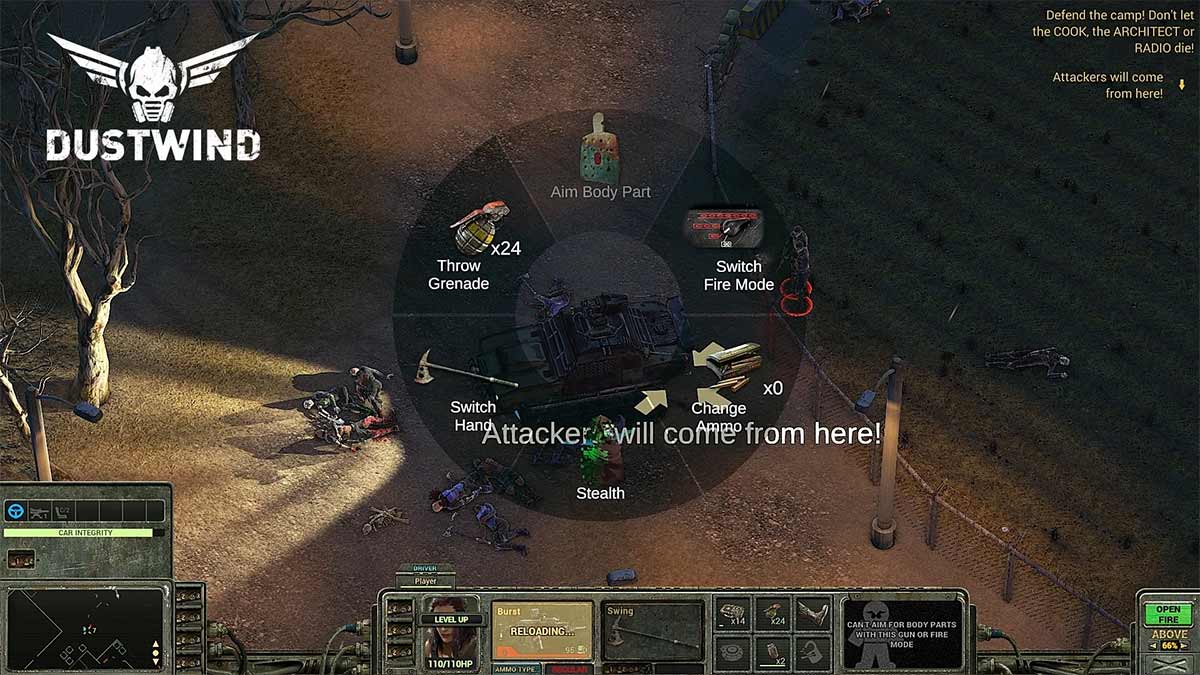Select the mounted gun seat icon
This screenshot has height=675, width=1200.
(x=40, y=511)
